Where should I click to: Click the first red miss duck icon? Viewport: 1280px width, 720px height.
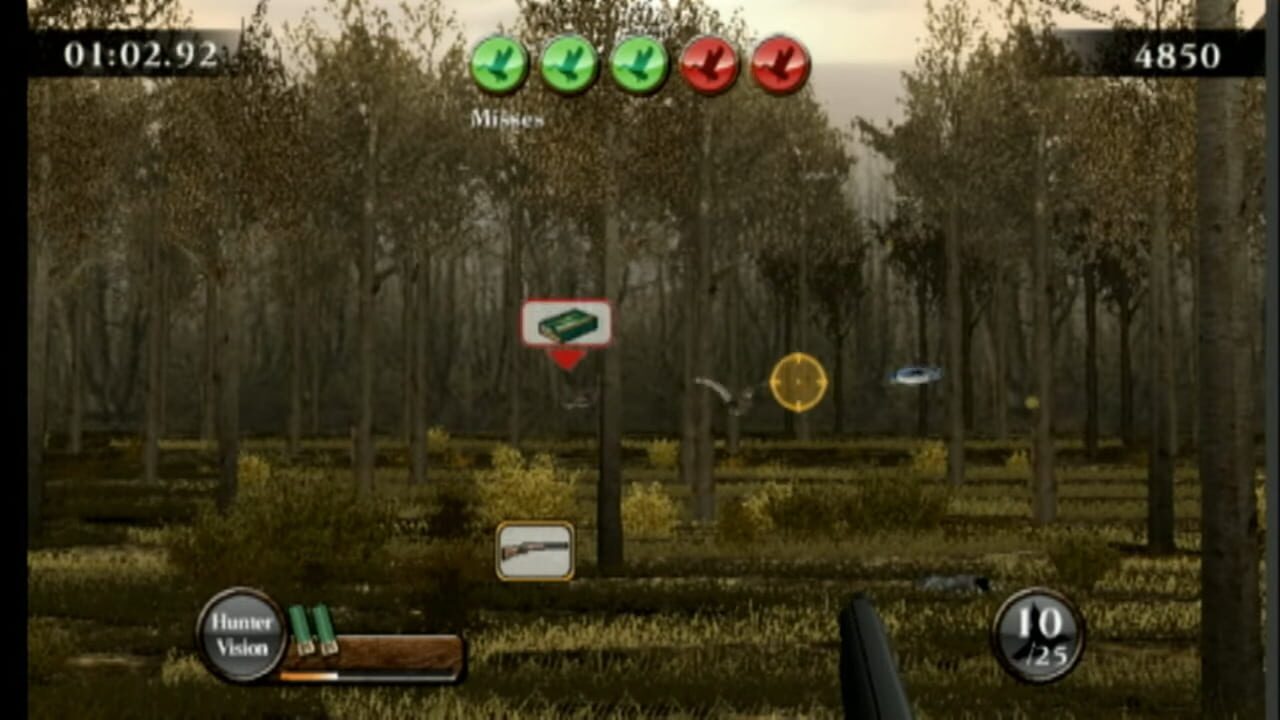710,64
